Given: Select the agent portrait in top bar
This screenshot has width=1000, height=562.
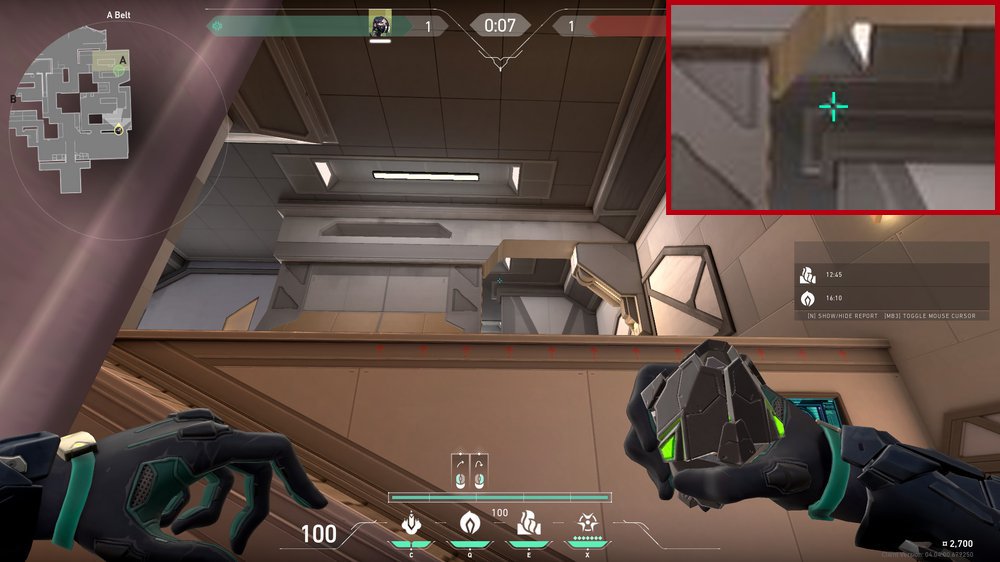Looking at the screenshot, I should [x=379, y=24].
